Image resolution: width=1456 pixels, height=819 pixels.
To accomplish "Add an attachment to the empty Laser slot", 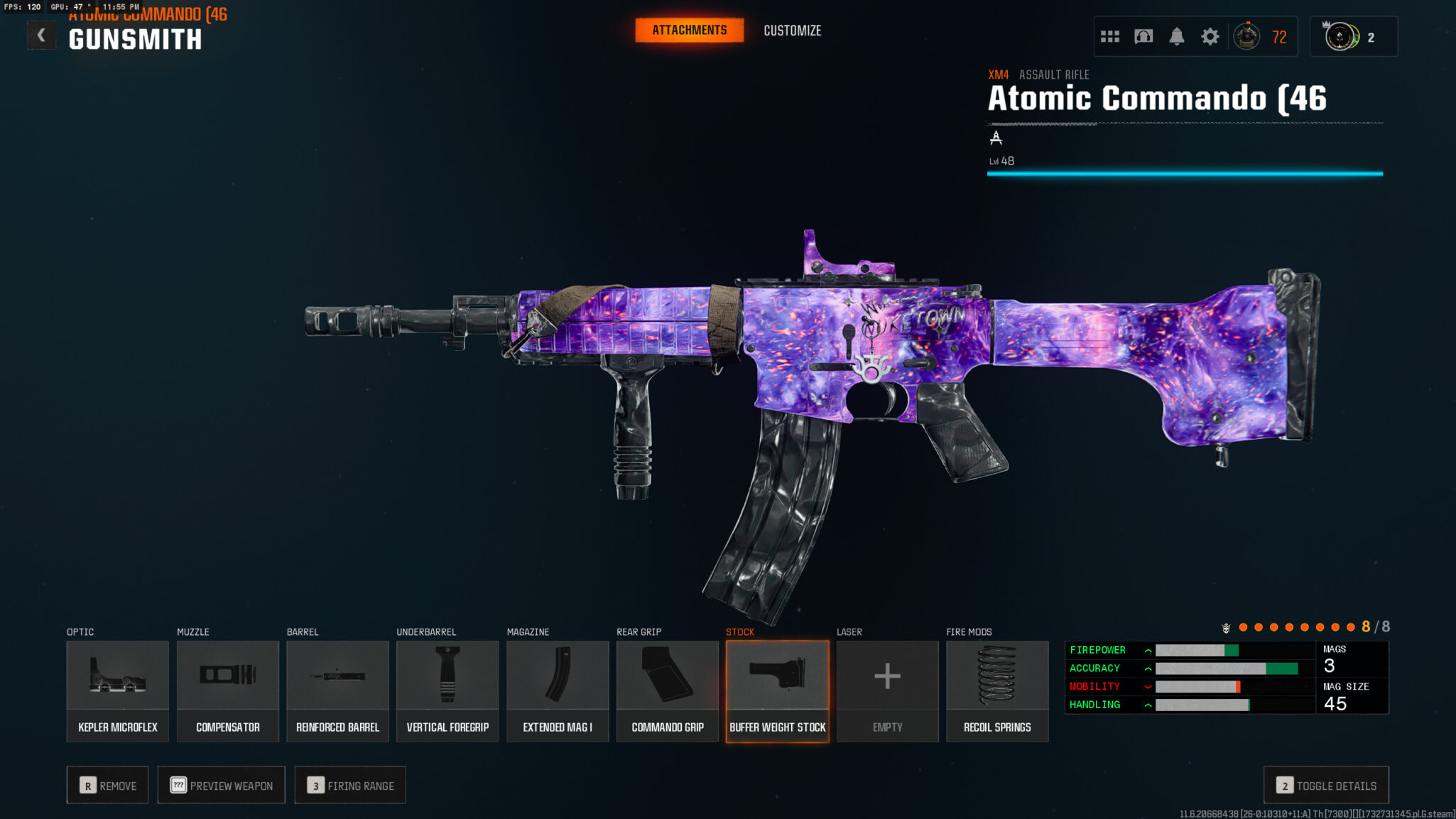I will (887, 691).
